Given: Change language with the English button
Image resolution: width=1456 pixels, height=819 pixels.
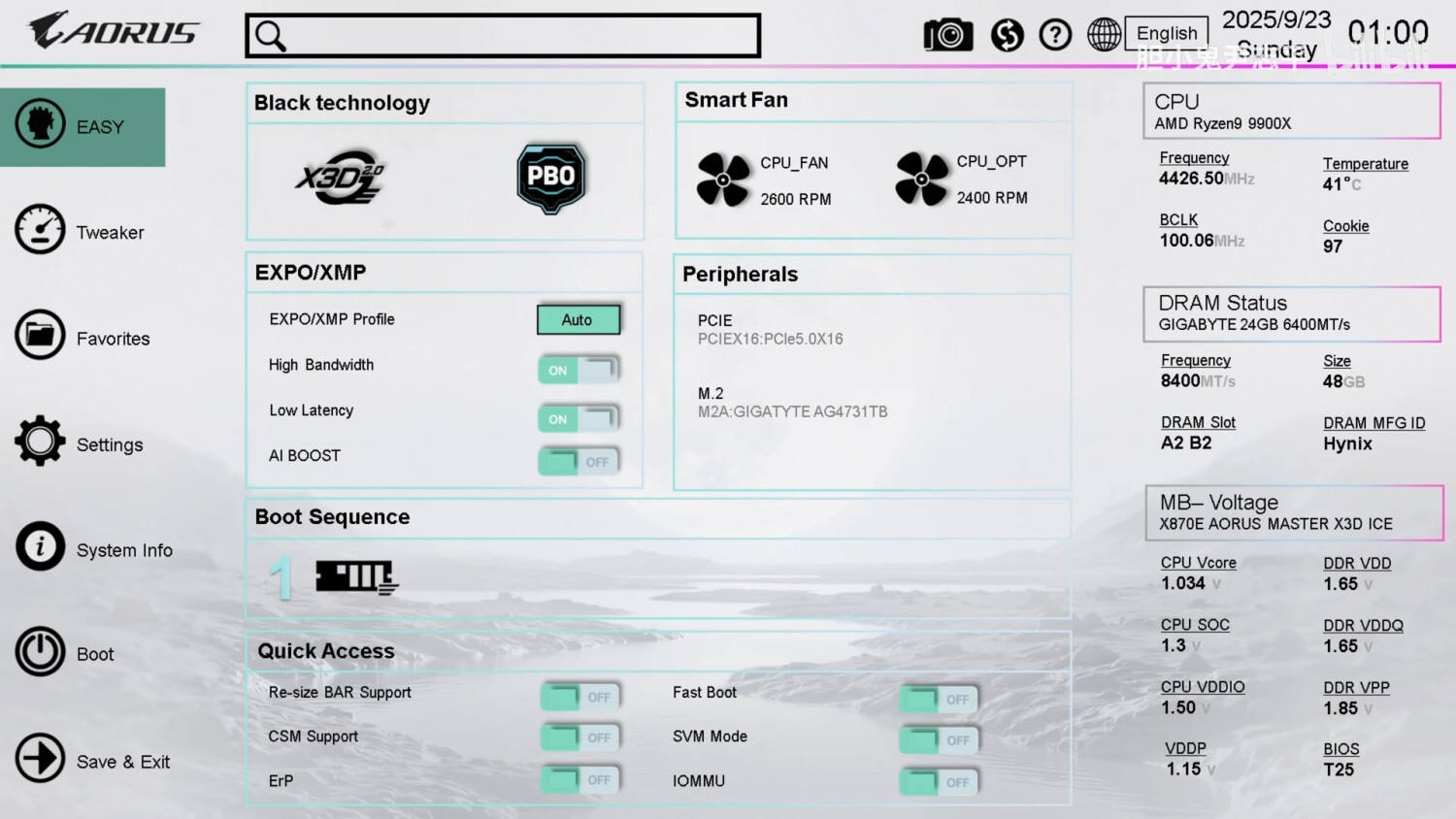Looking at the screenshot, I should [1166, 33].
